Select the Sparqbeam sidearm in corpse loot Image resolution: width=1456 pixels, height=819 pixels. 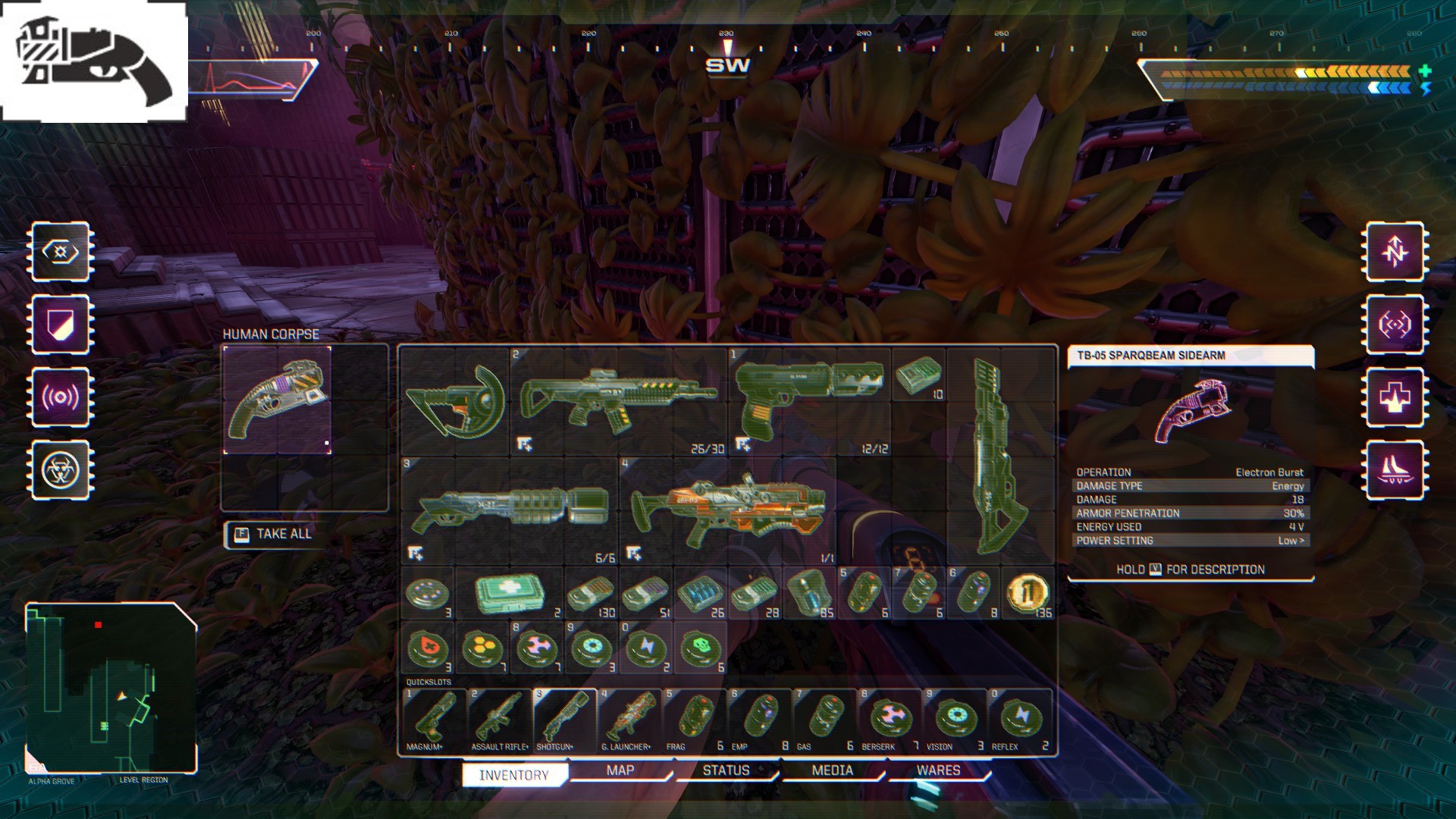(x=278, y=400)
